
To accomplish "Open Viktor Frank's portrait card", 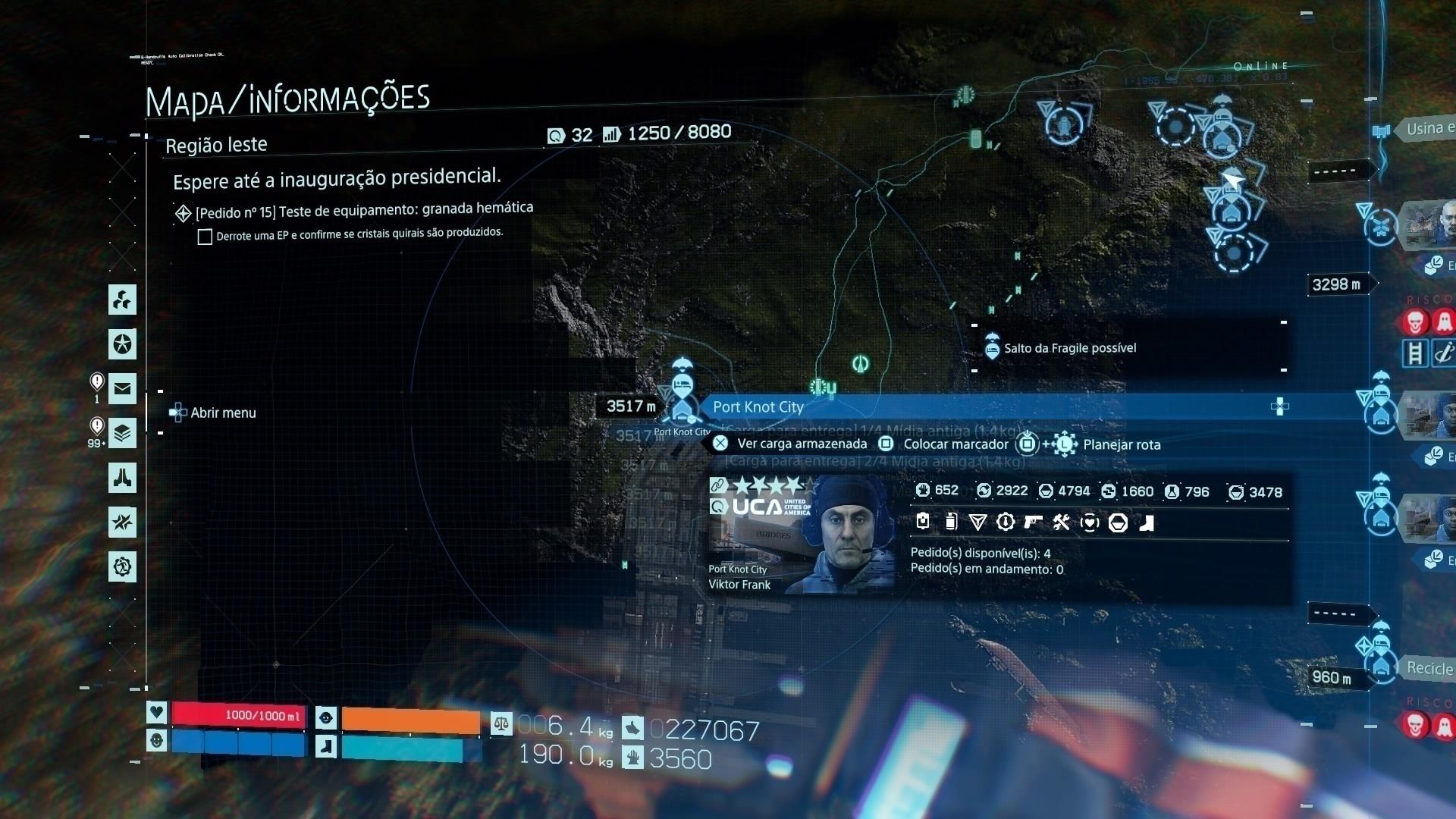I will click(x=800, y=535).
